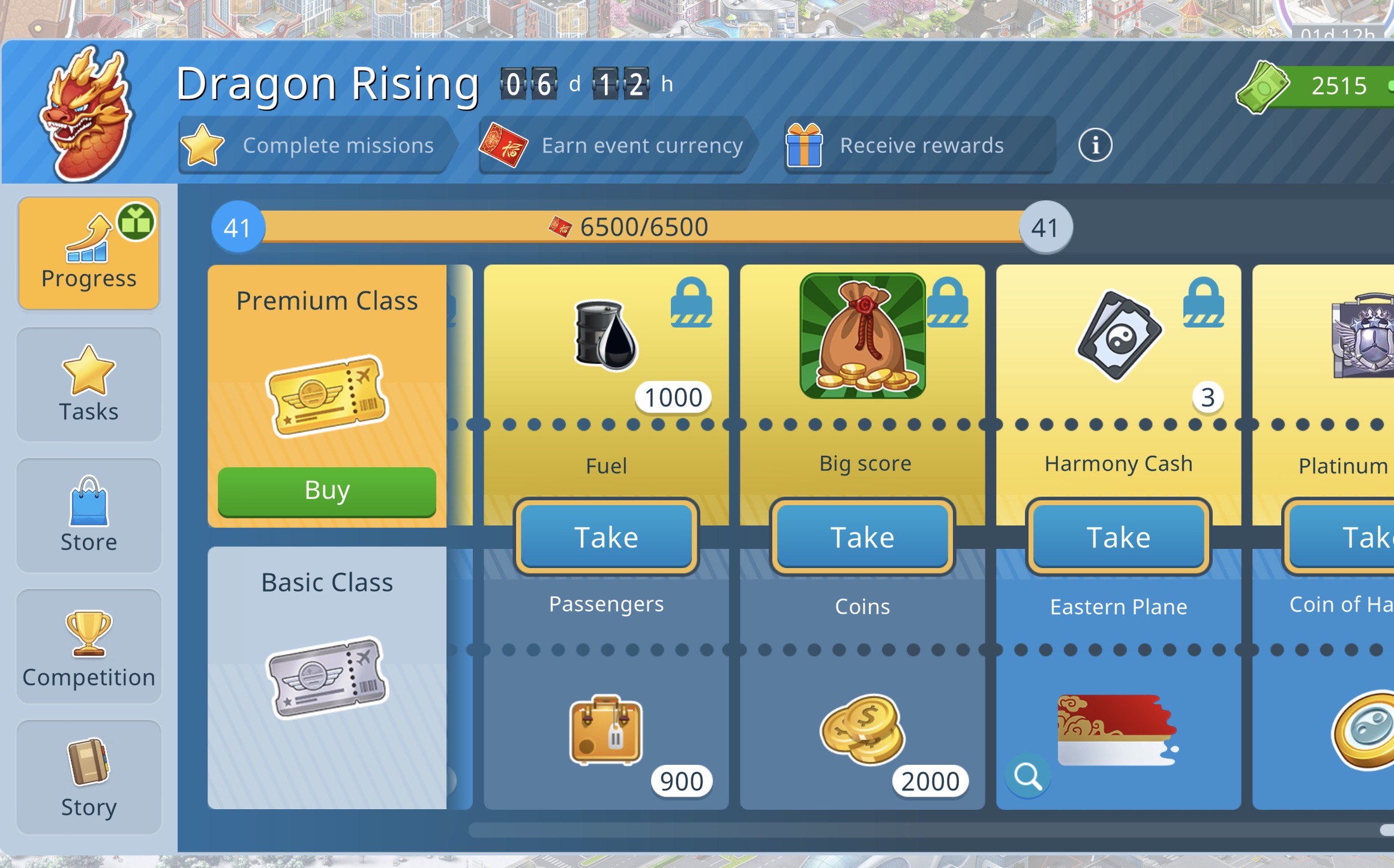Viewport: 1394px width, 868px height.
Task: Take the Harmony Cash and Eastern Plane reward
Action: [1119, 536]
